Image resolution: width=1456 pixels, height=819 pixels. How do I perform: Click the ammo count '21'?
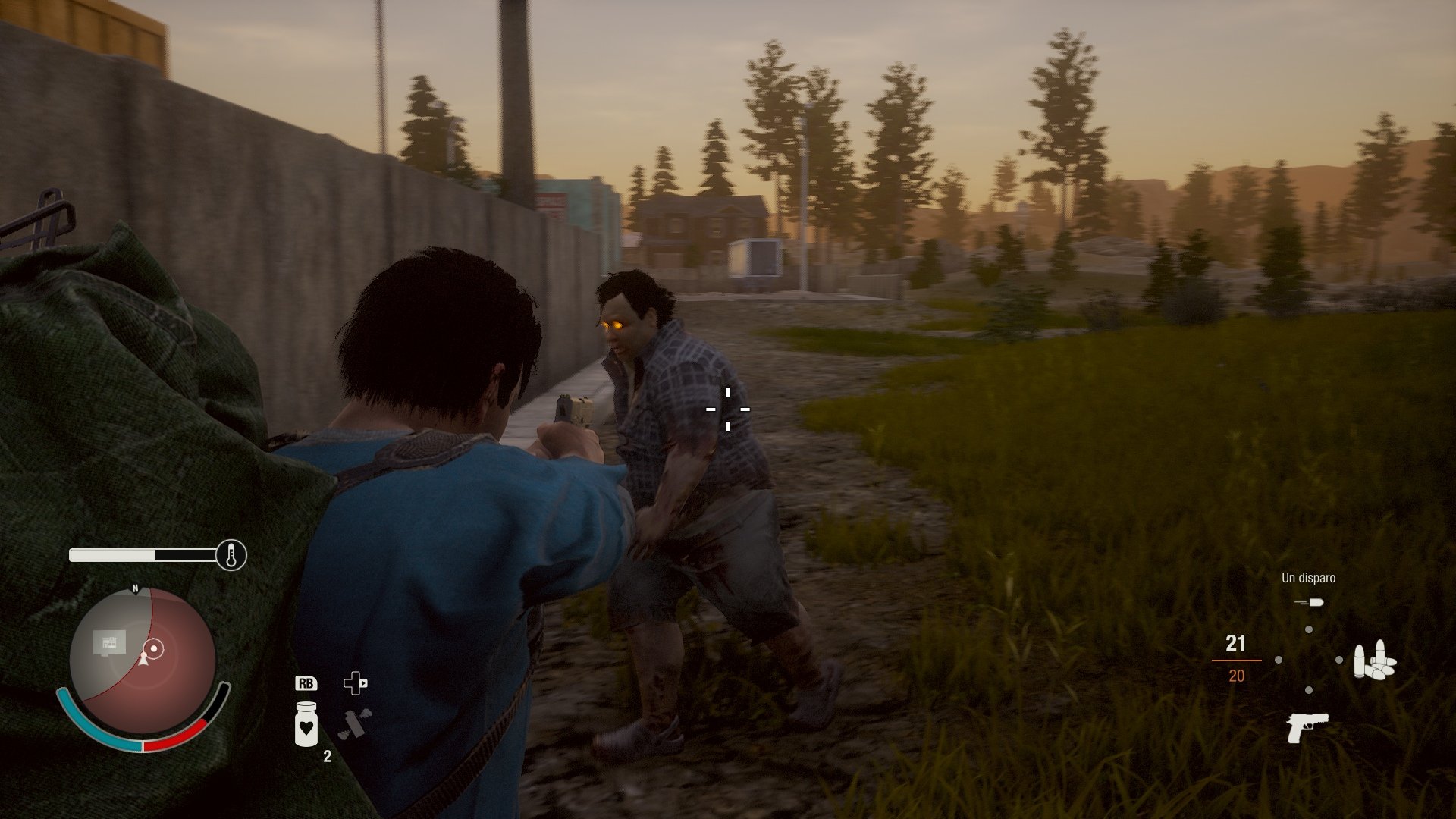click(x=1236, y=644)
